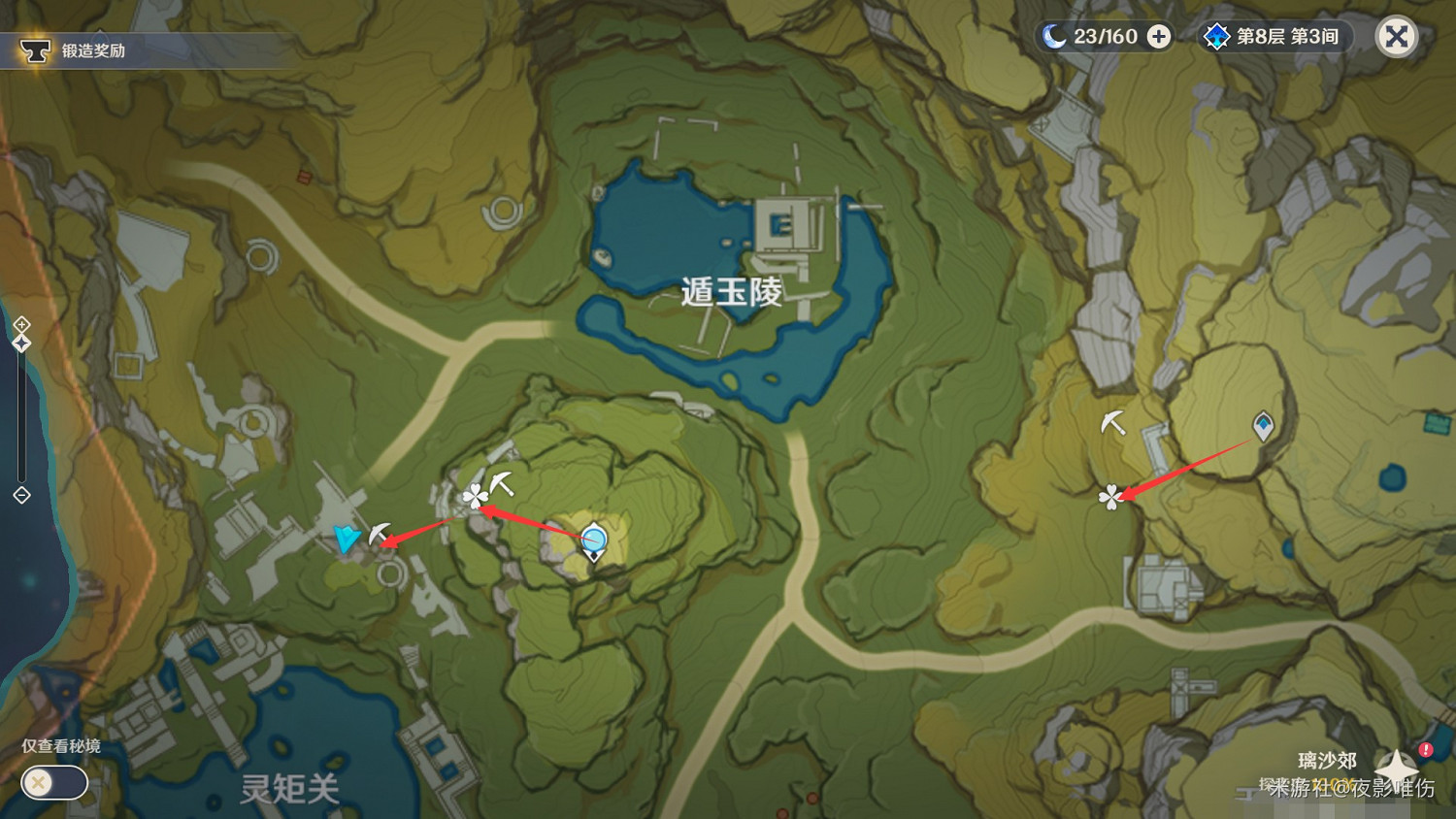Click the forging hammer icon beside 锻造奖励

tap(36, 49)
